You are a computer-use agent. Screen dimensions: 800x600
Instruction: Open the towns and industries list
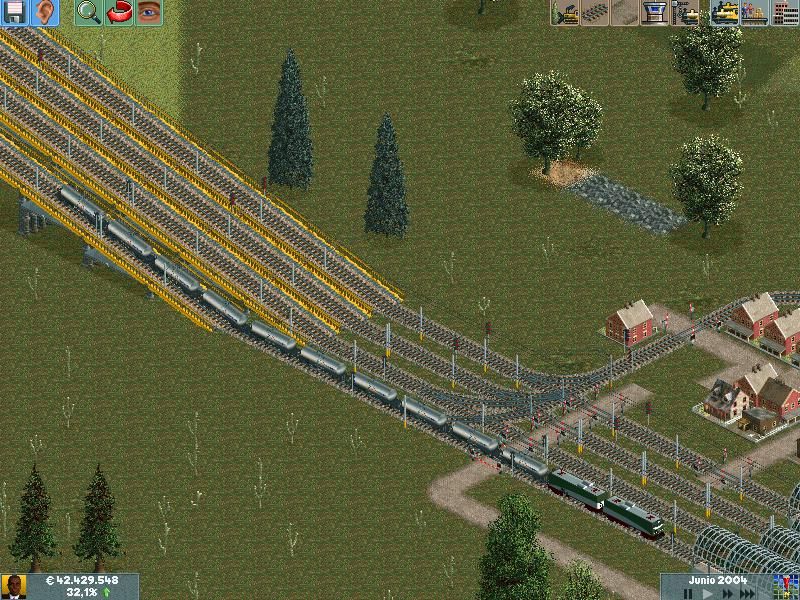pyautogui.click(x=784, y=13)
